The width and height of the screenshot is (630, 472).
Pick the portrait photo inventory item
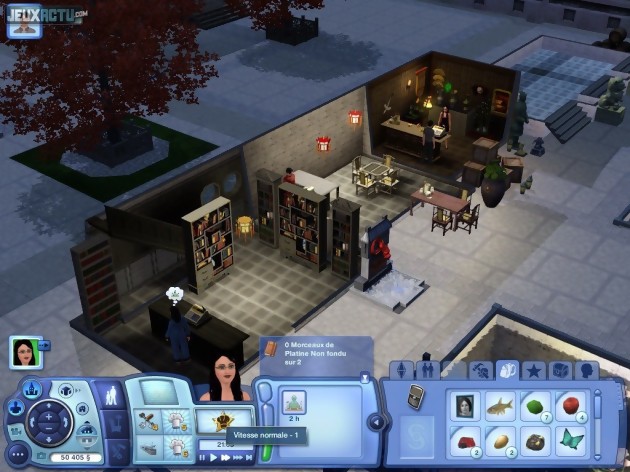[464, 405]
